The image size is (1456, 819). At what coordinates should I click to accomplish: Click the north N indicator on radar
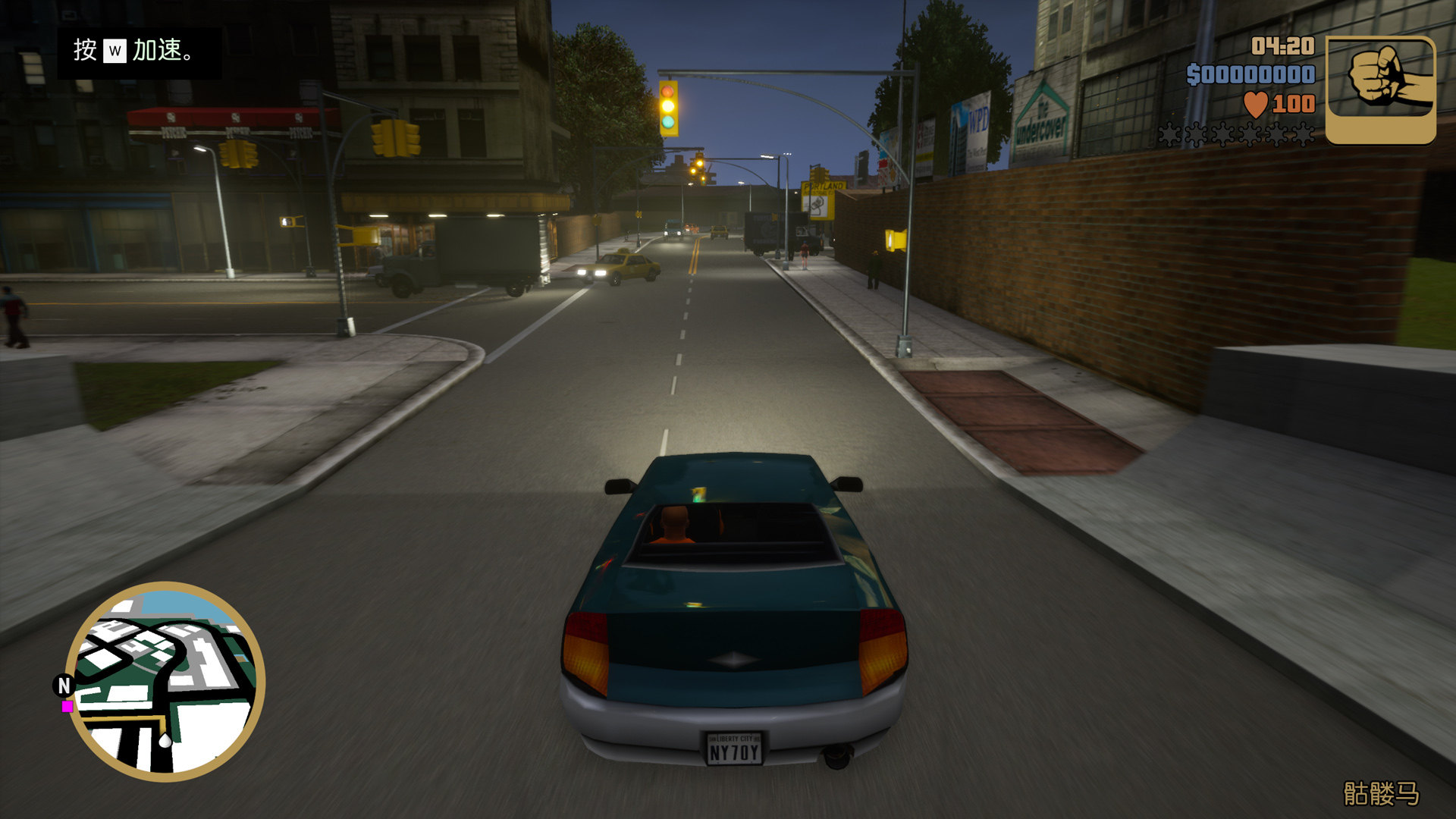(x=64, y=686)
